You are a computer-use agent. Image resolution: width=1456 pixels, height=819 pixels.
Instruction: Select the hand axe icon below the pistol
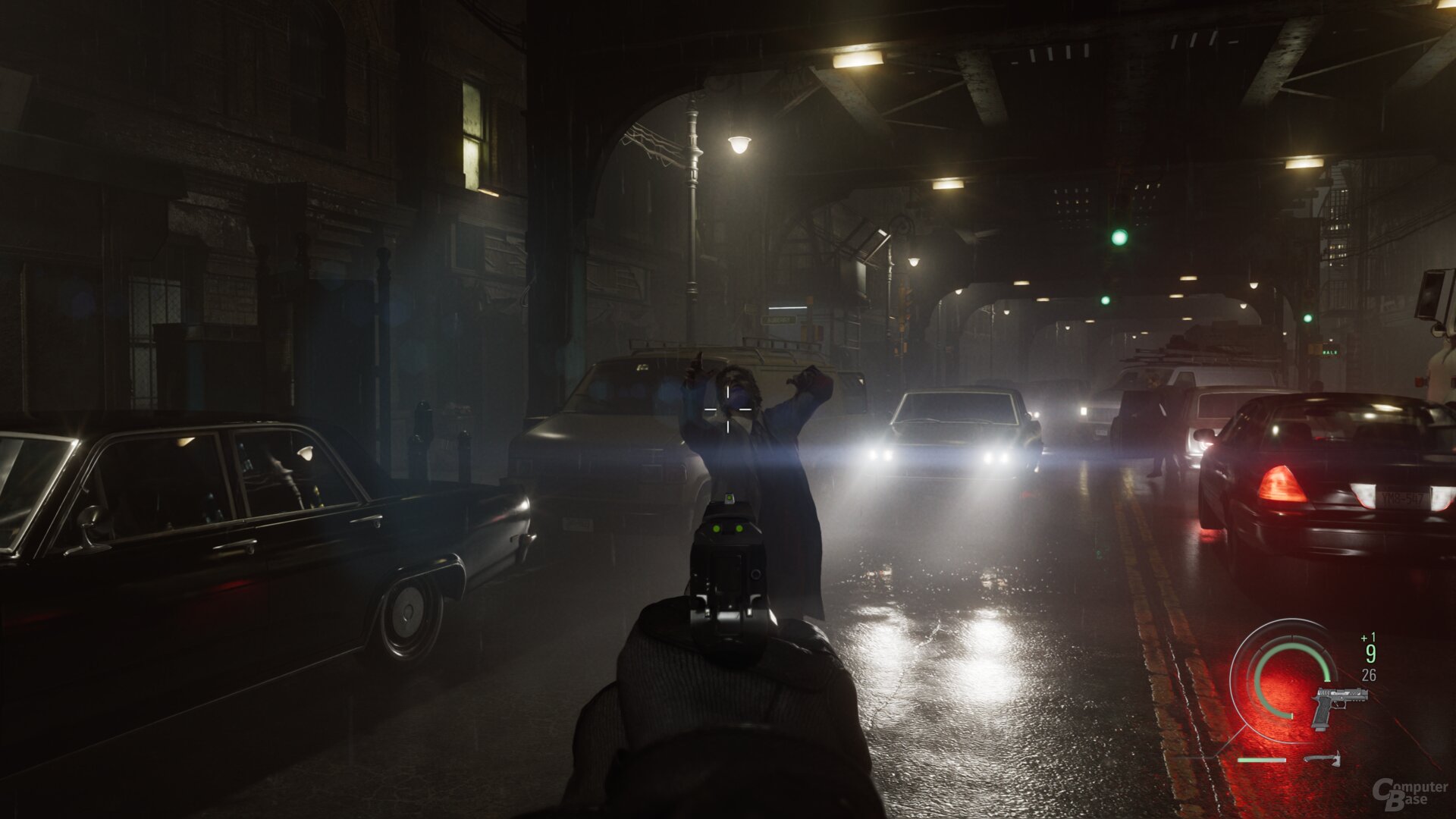[x=1323, y=759]
